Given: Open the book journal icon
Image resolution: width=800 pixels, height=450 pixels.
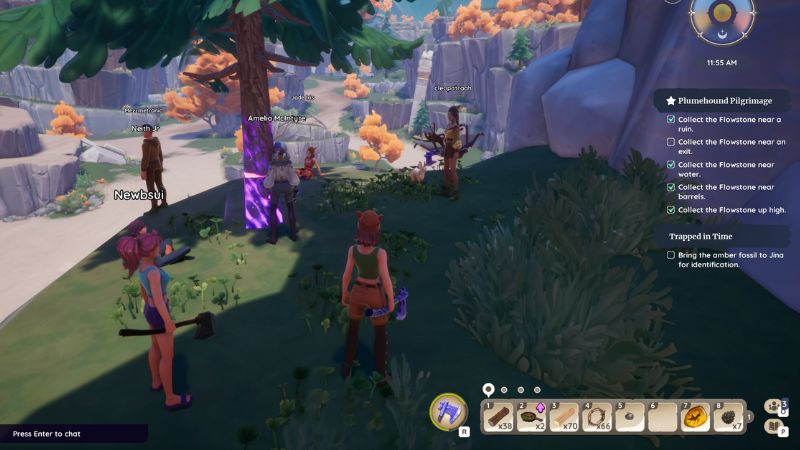Looking at the screenshot, I should pos(773,426).
